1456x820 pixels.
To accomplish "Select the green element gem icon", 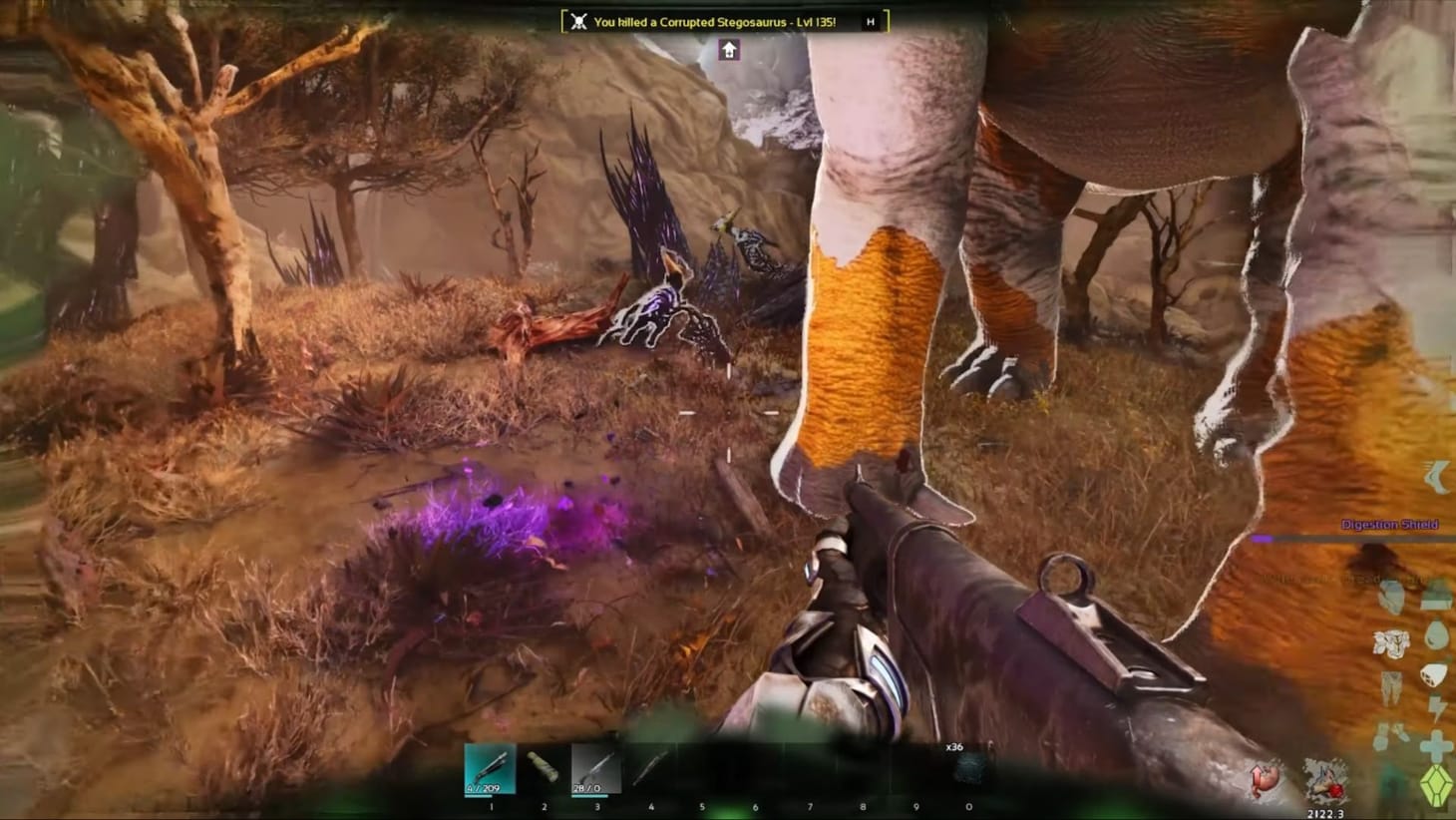I will click(x=1437, y=783).
